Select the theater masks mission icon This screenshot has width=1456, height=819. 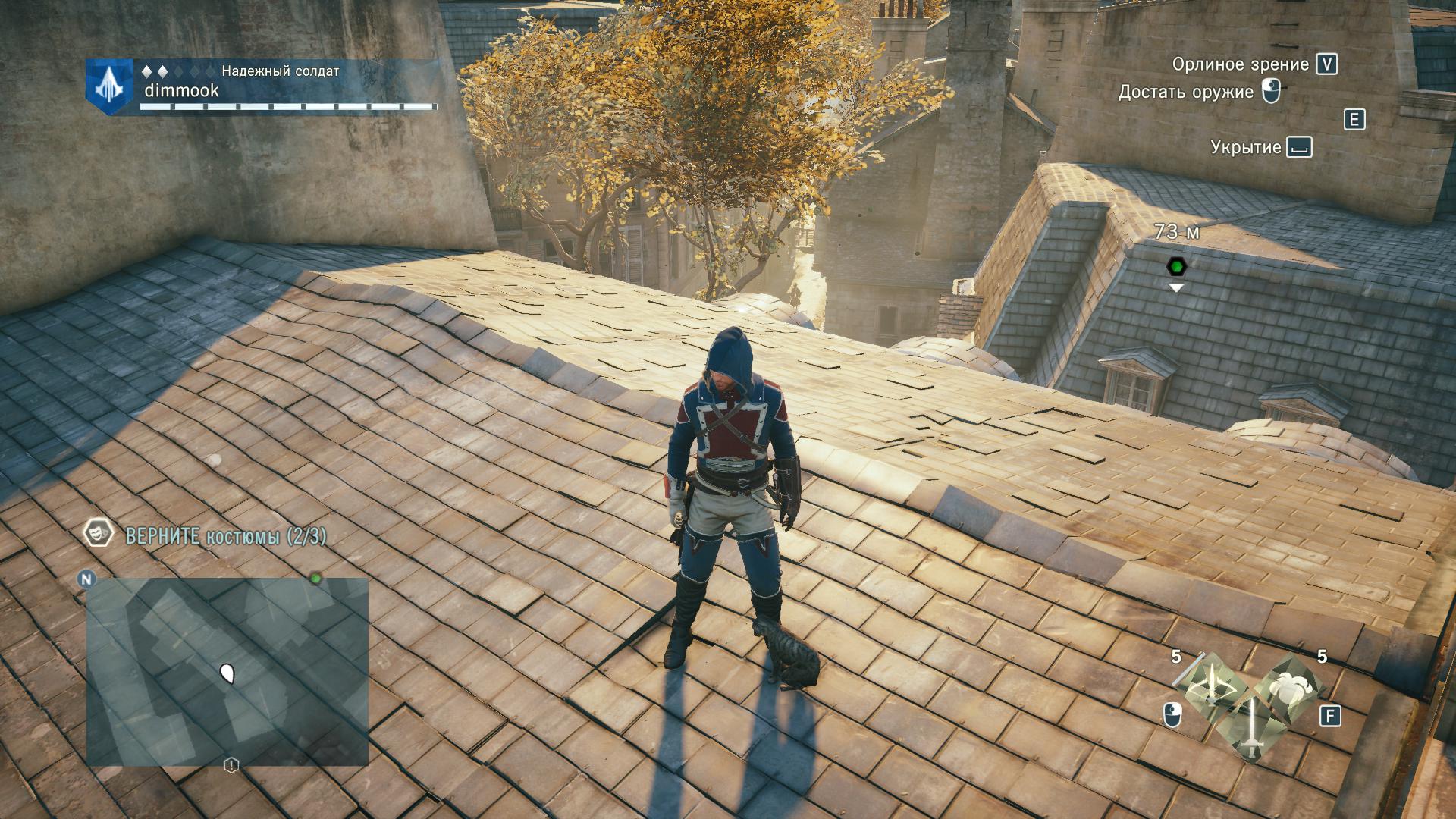[96, 534]
